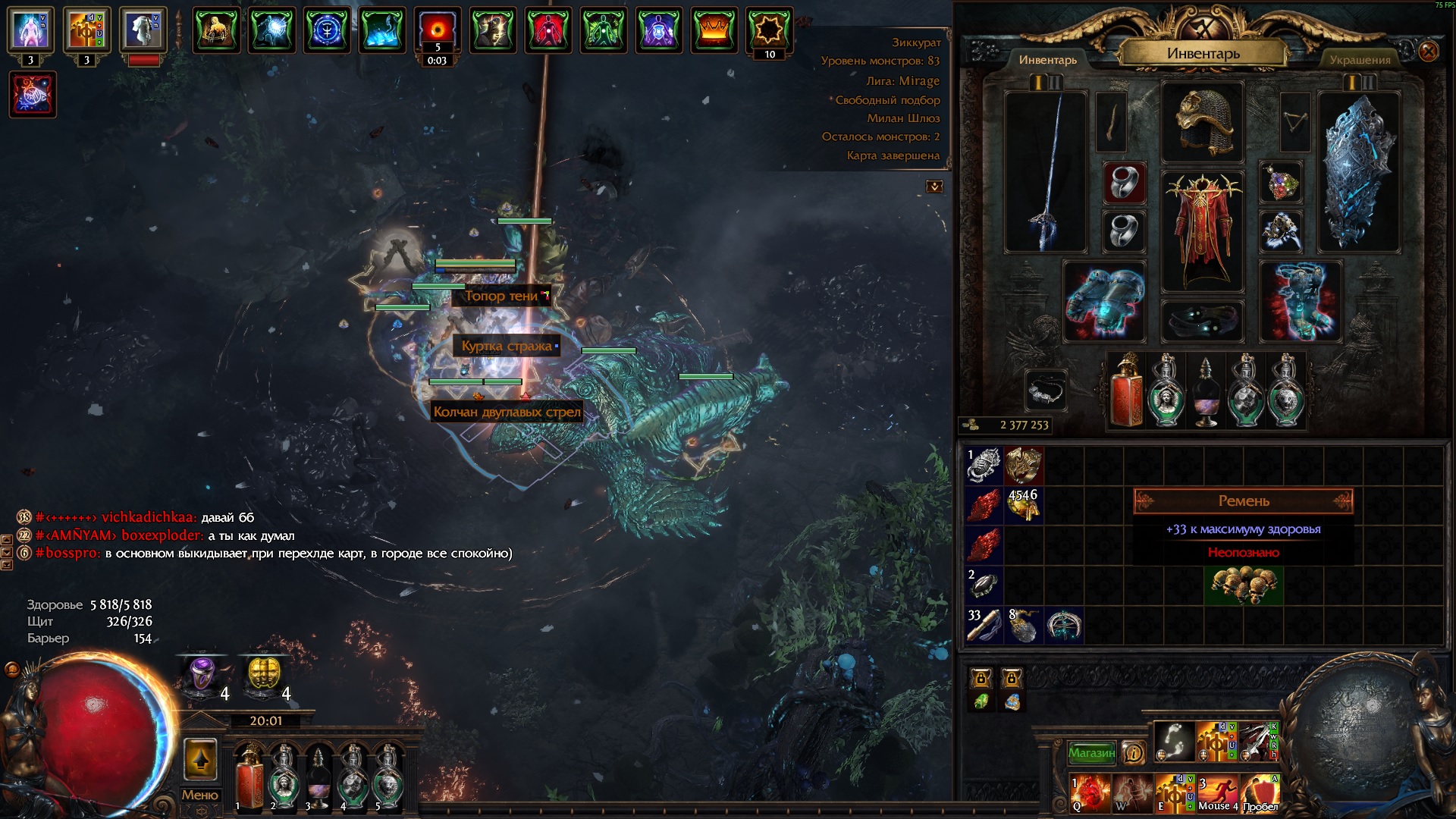This screenshot has height=819, width=1456.
Task: Click the equipped sword weapon slot
Action: (1046, 172)
